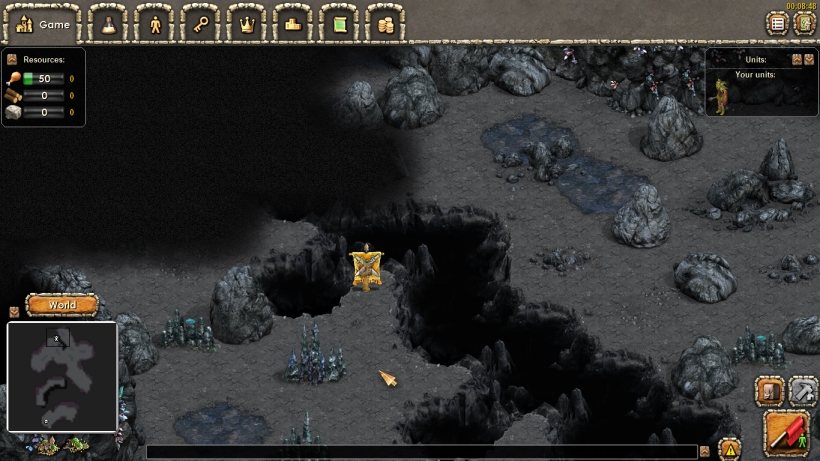Switch to the potion flask tab
The width and height of the screenshot is (820, 461).
tap(108, 23)
